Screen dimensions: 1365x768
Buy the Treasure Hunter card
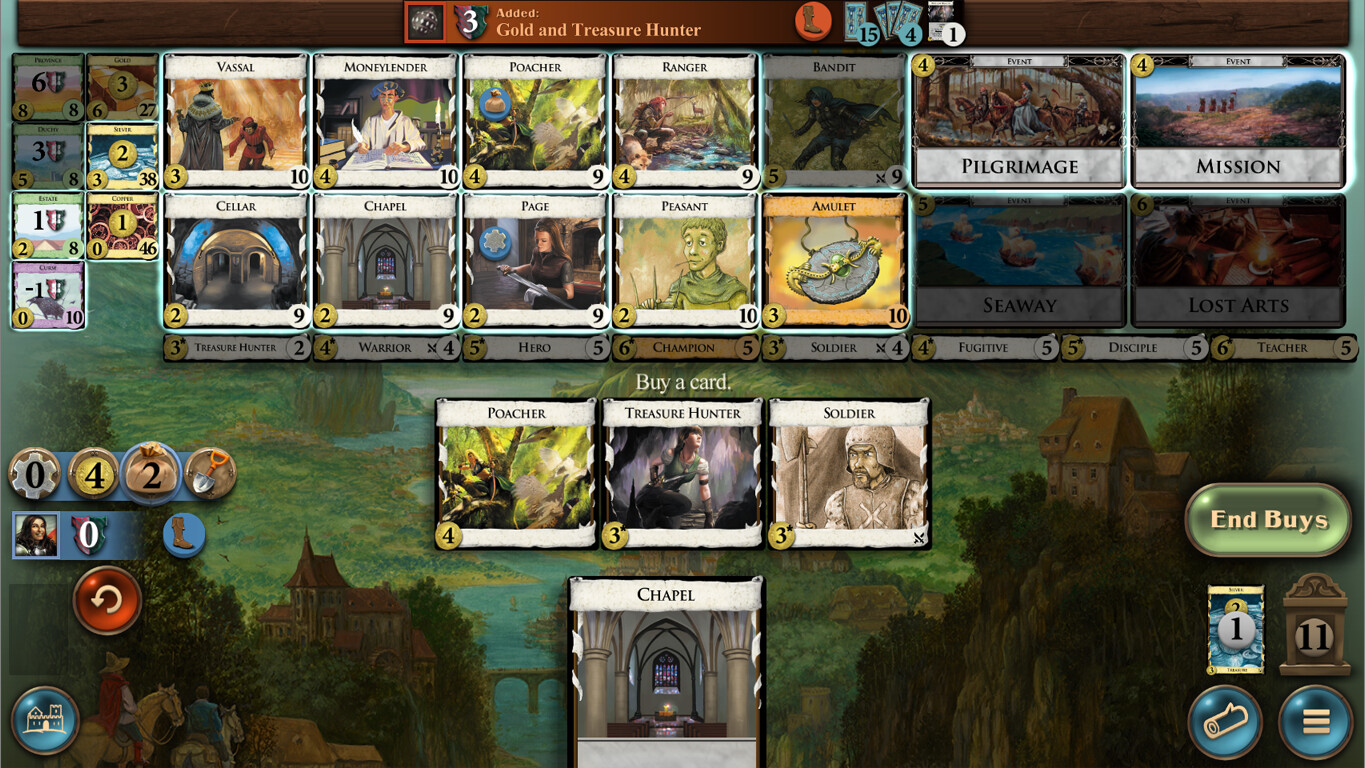point(682,472)
